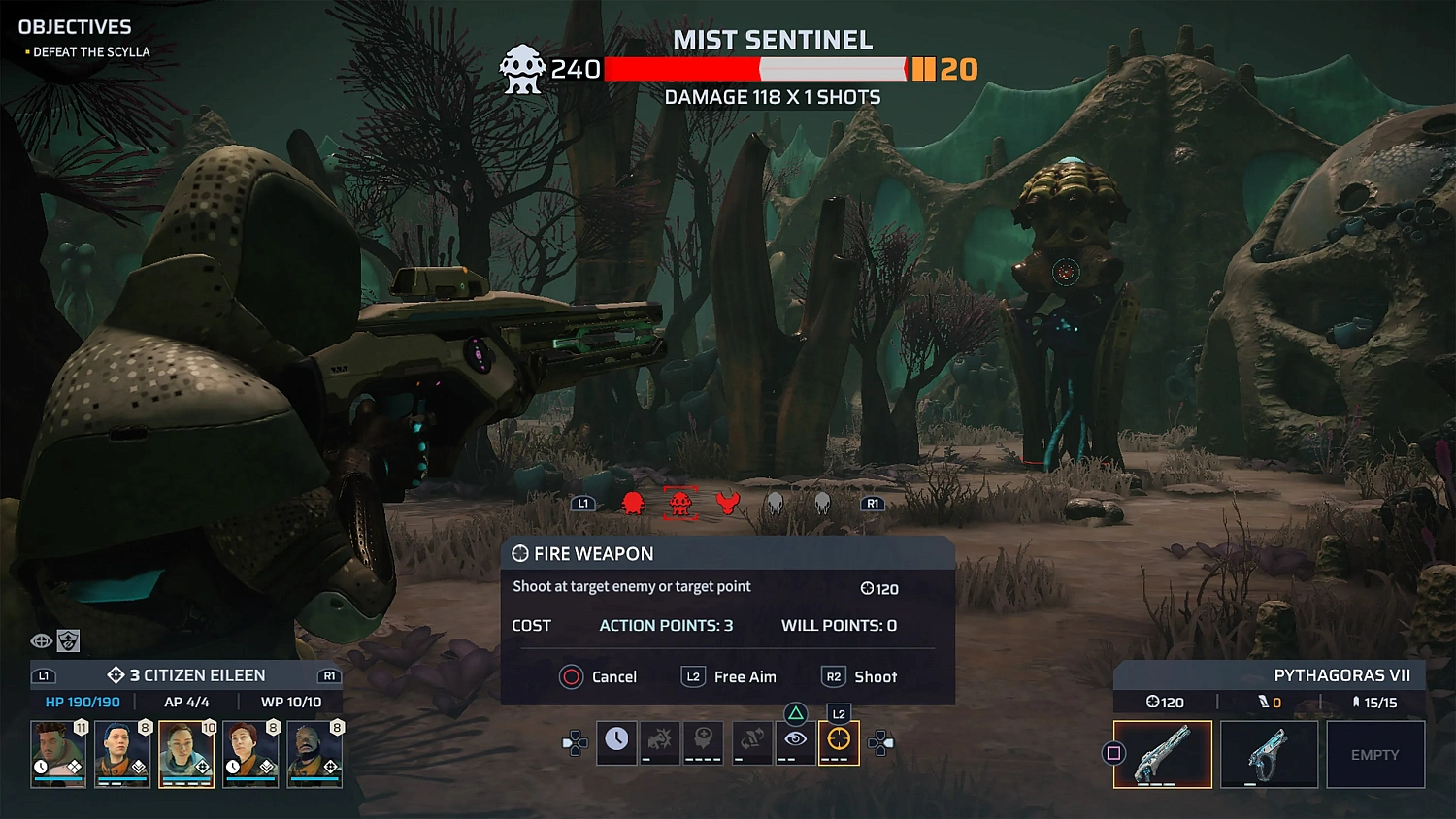Switch to the WP stat tab
This screenshot has height=819, width=1456.
(291, 701)
